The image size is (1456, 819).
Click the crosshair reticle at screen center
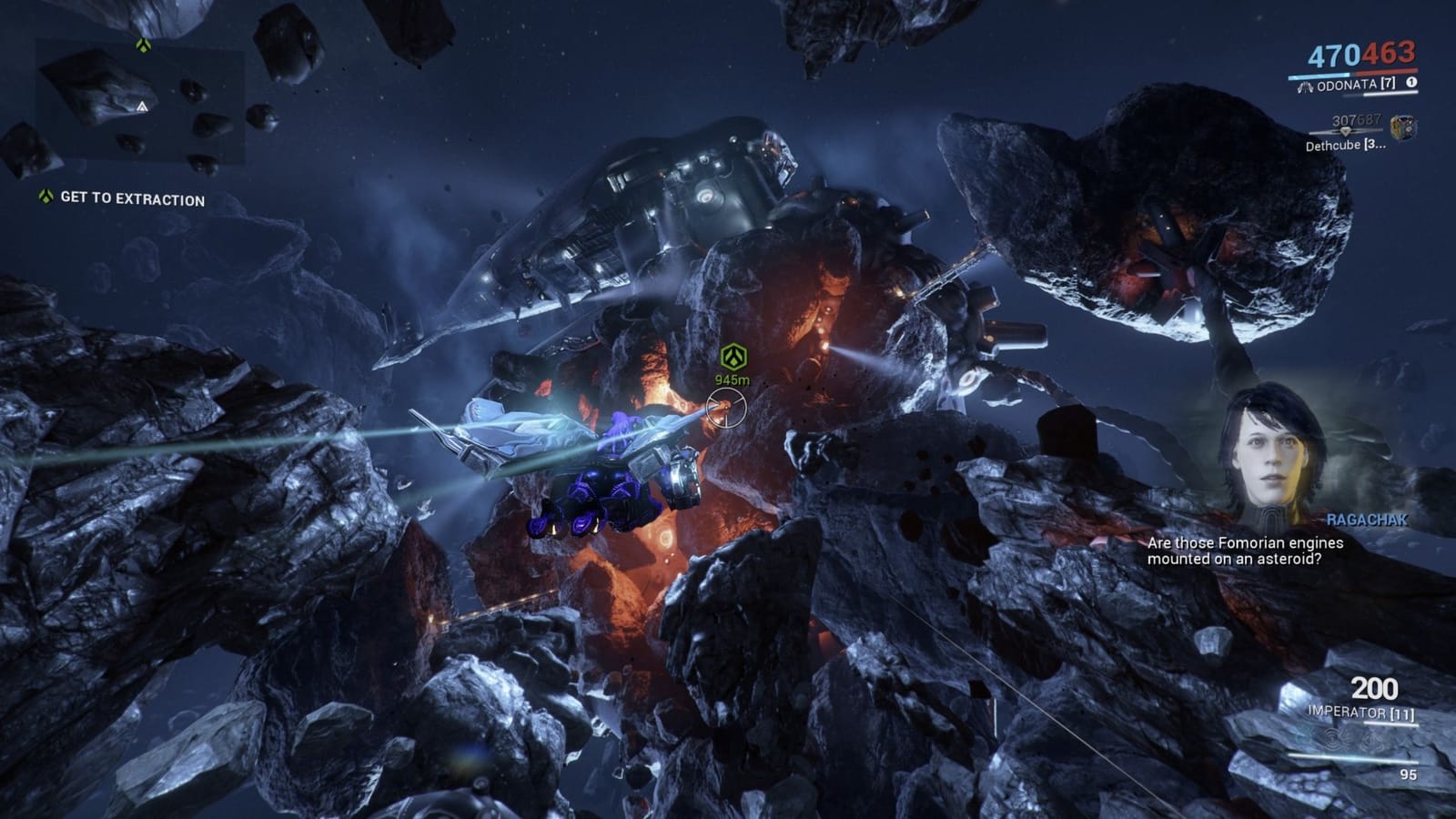click(x=725, y=406)
